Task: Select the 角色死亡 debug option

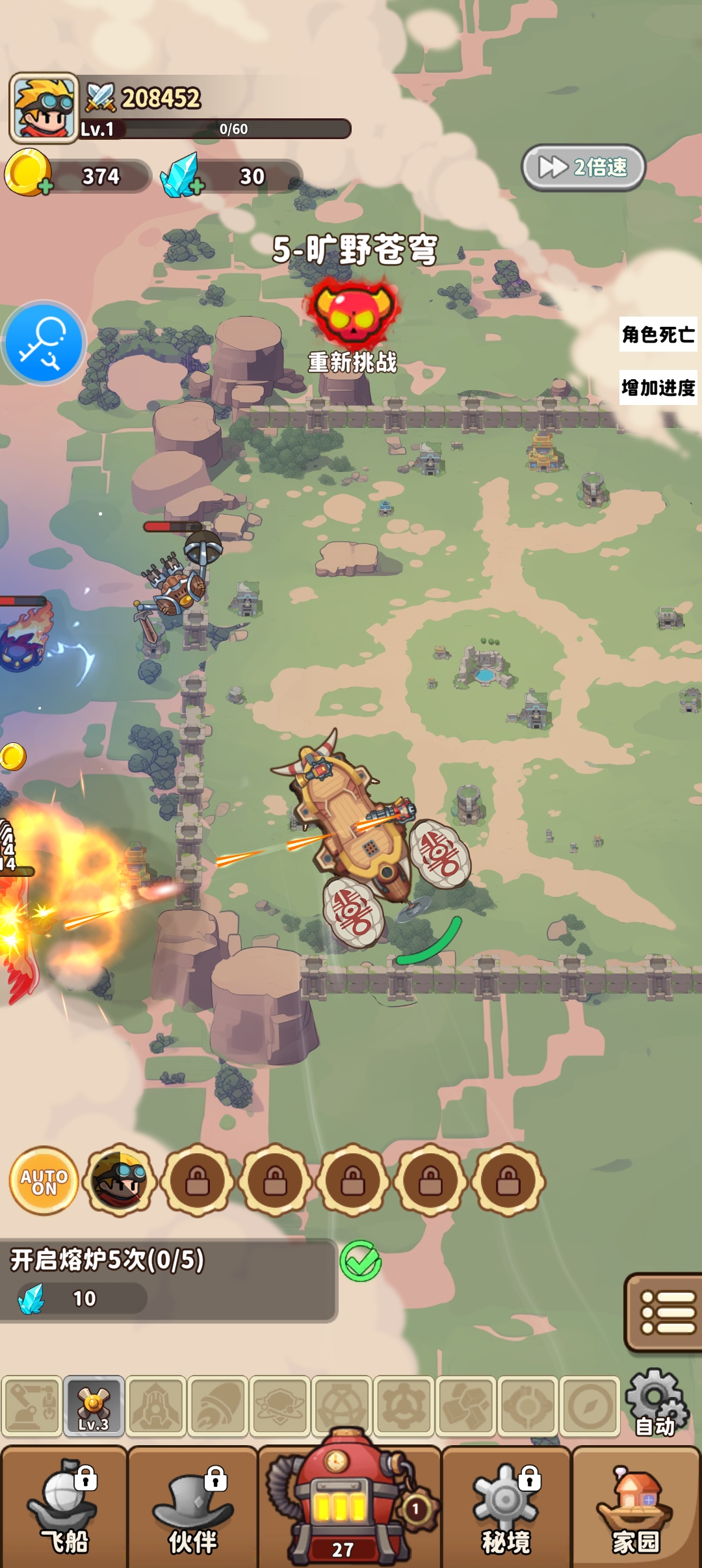Action: (658, 335)
